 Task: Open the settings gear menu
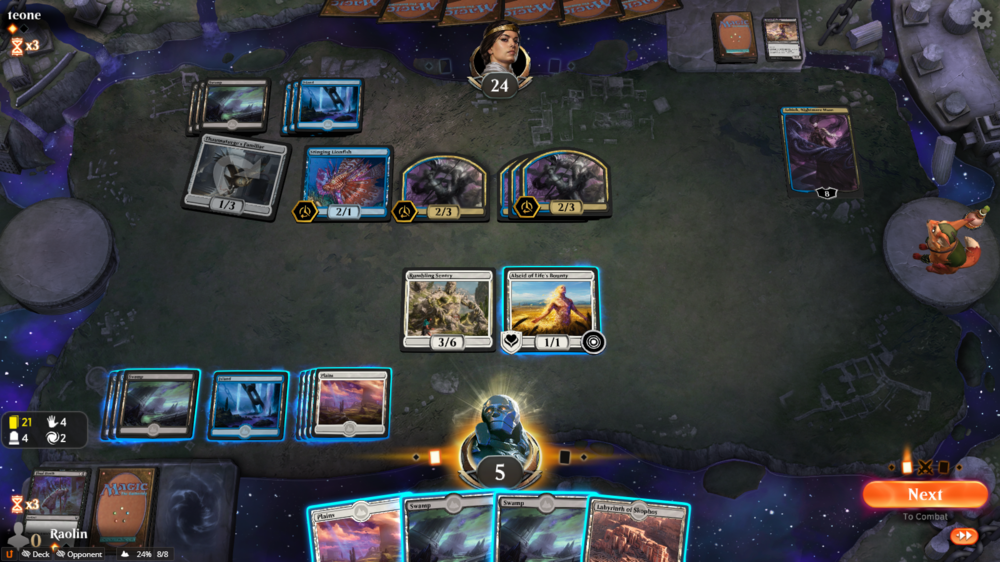982,19
